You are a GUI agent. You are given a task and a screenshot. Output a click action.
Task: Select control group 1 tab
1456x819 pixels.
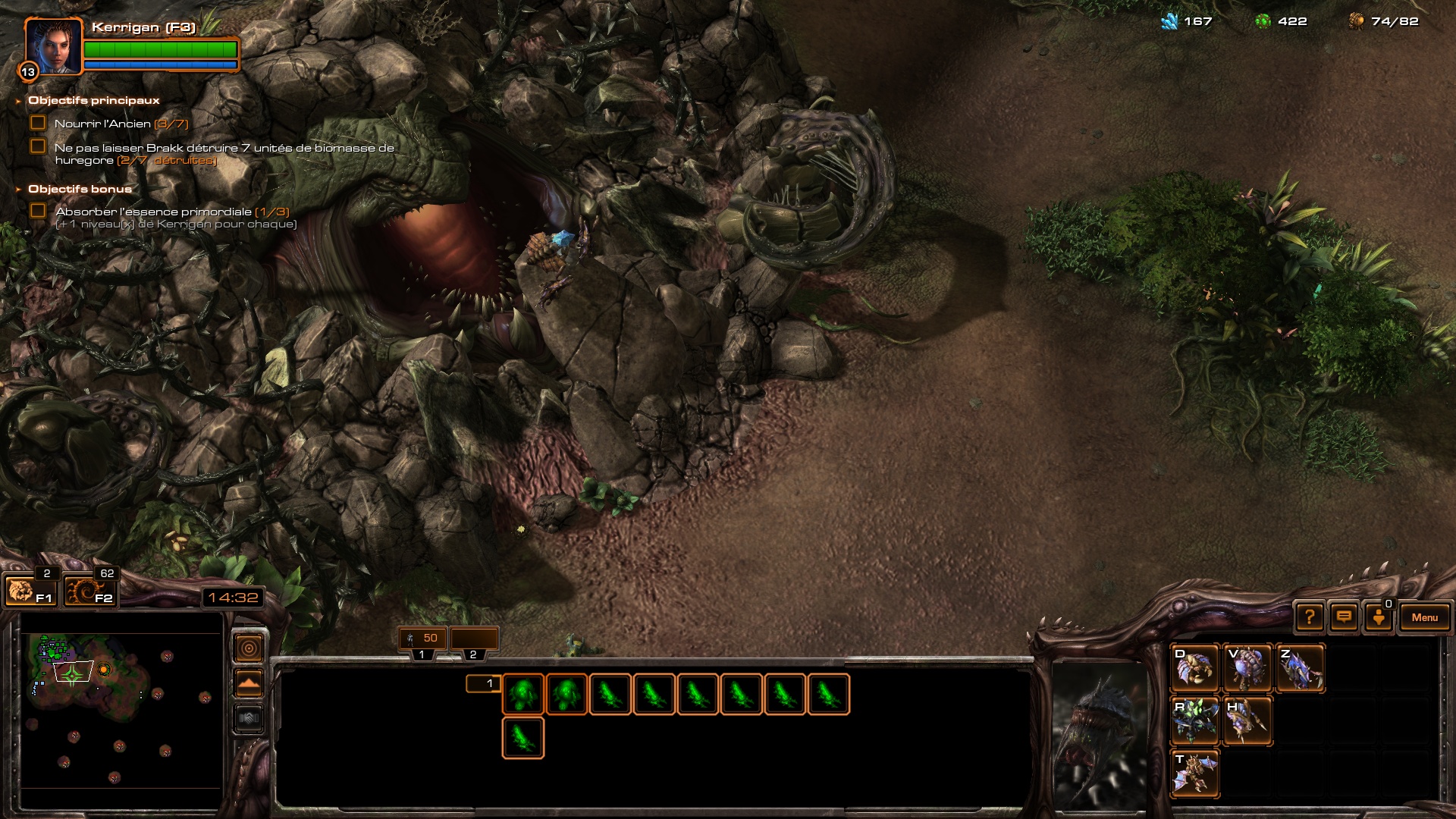(x=422, y=639)
